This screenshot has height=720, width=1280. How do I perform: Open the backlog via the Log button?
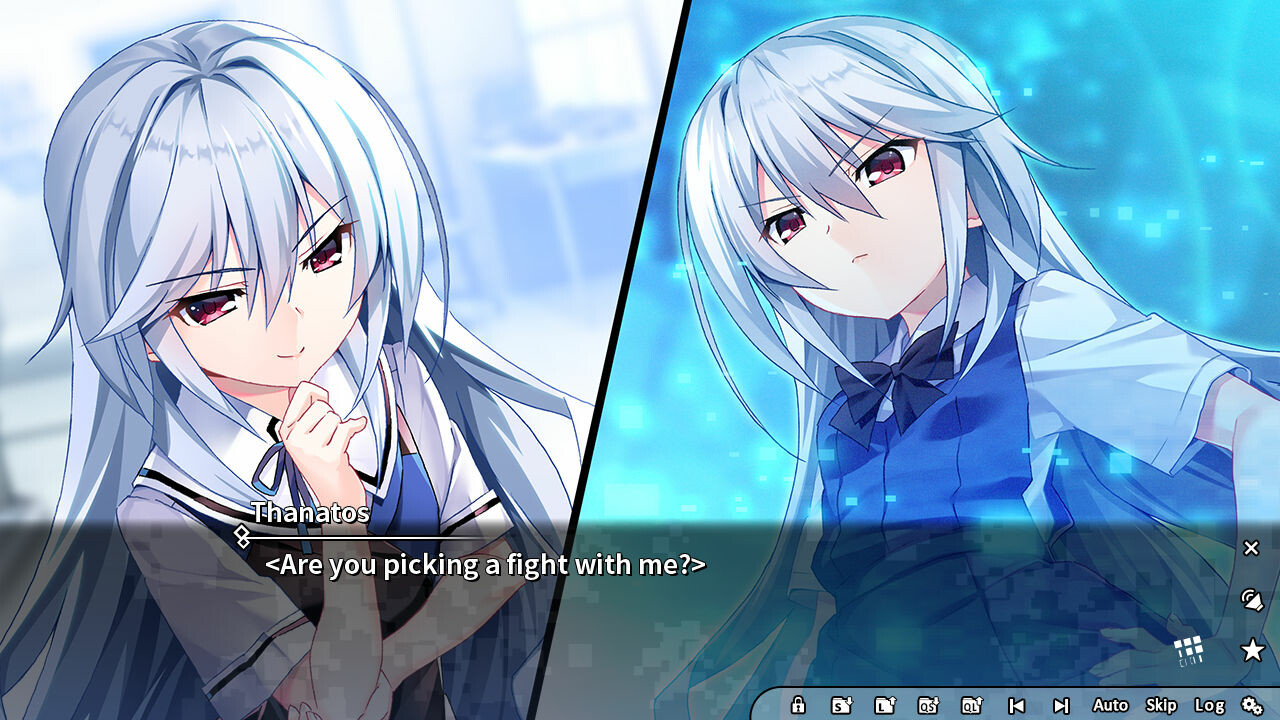click(x=1210, y=705)
